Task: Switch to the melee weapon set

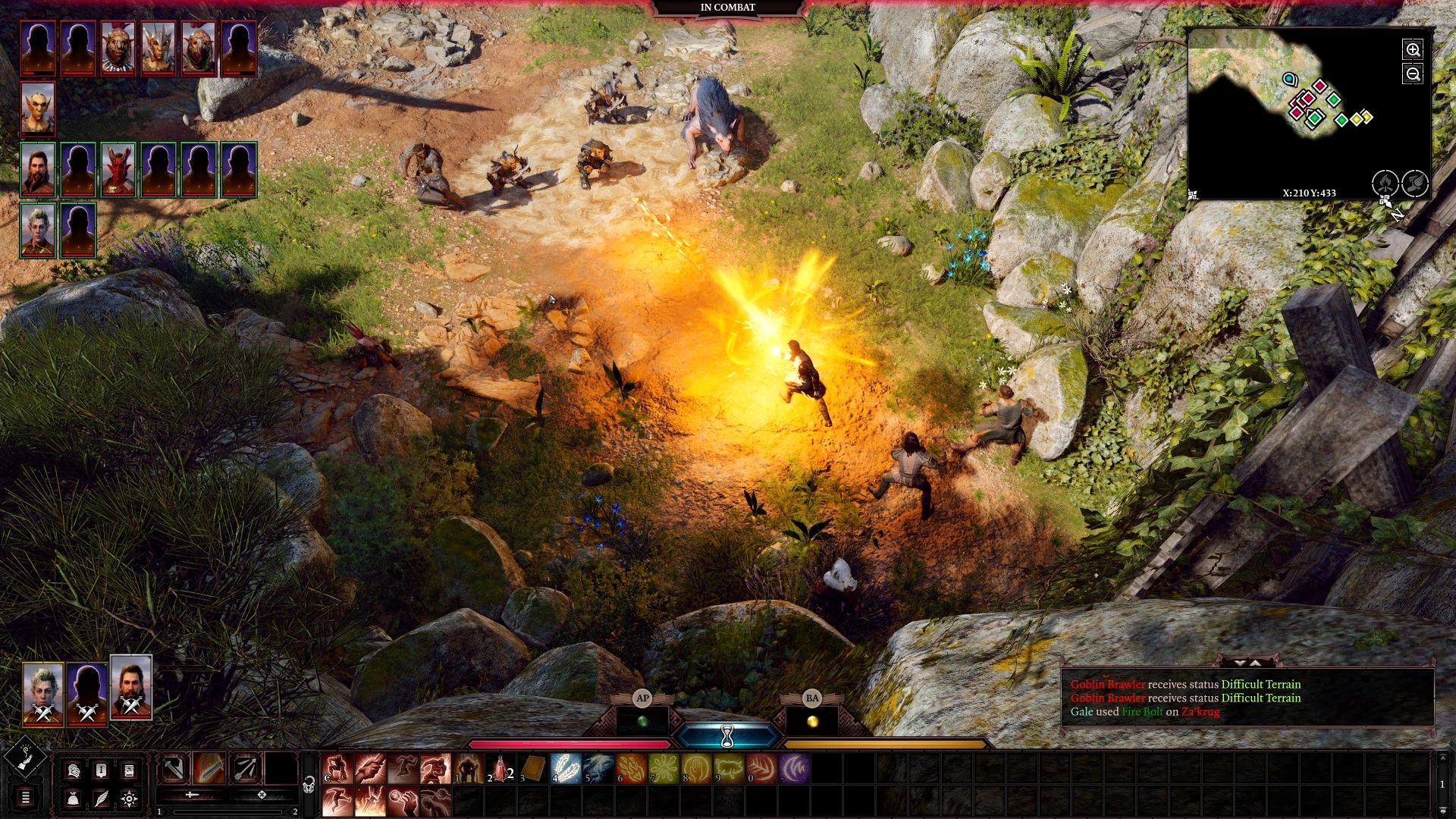Action: coord(173,767)
